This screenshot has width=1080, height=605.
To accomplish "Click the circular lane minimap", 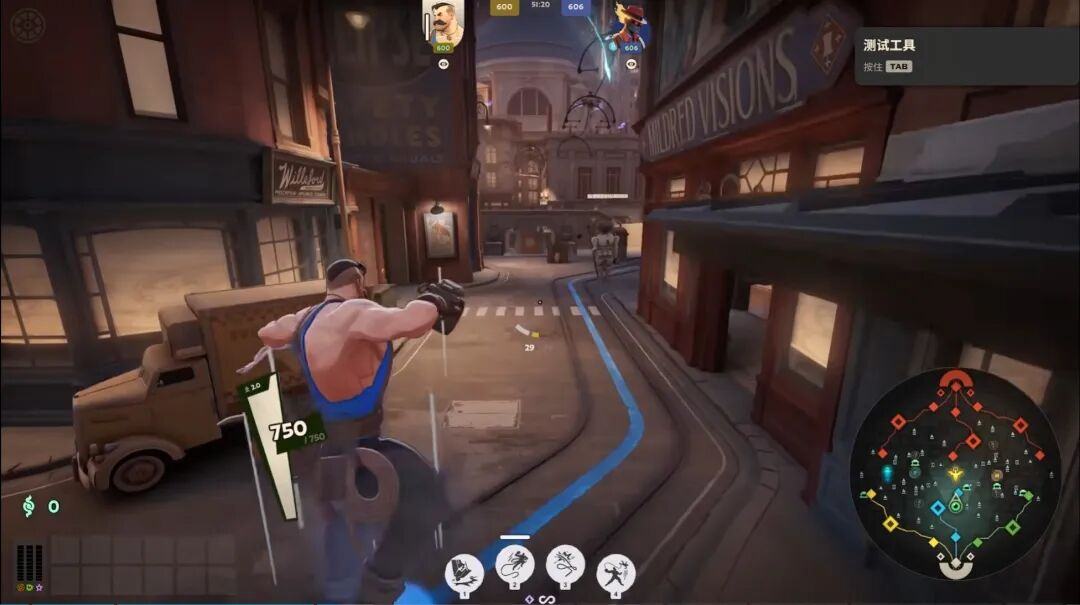I will tap(955, 473).
